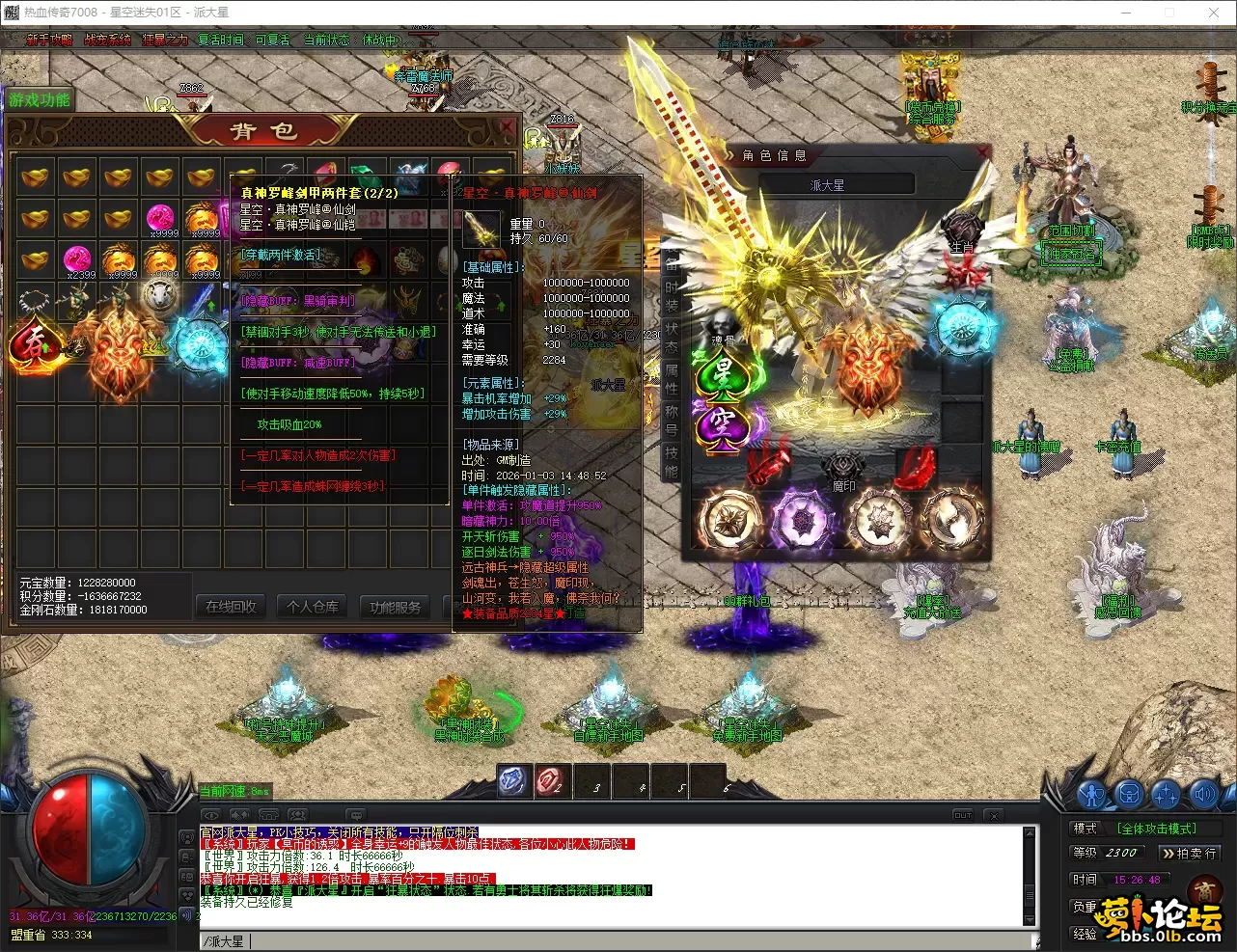
Task: Close the game window
Action: (x=1214, y=13)
